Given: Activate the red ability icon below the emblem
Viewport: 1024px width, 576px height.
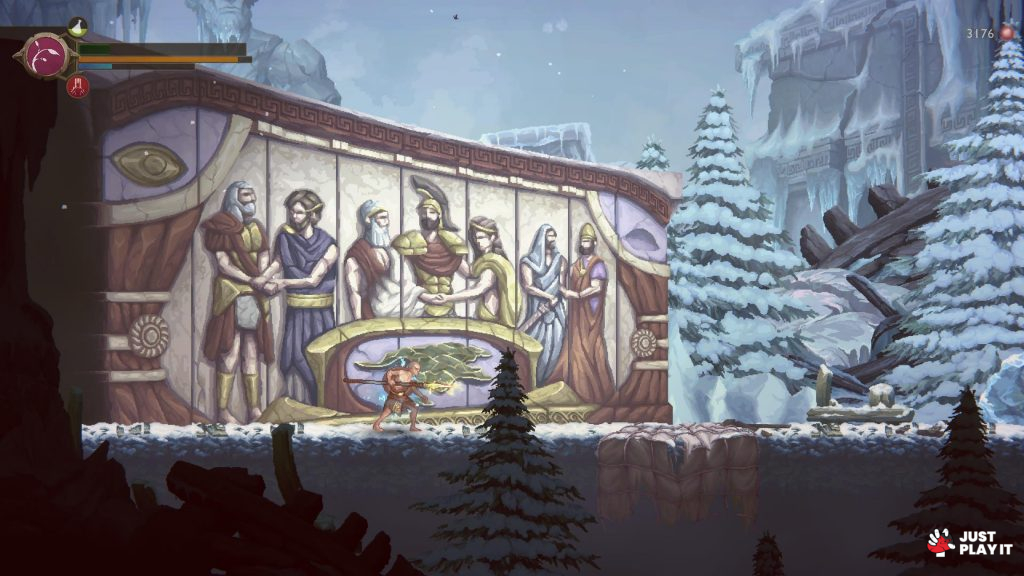Looking at the screenshot, I should pos(78,87).
